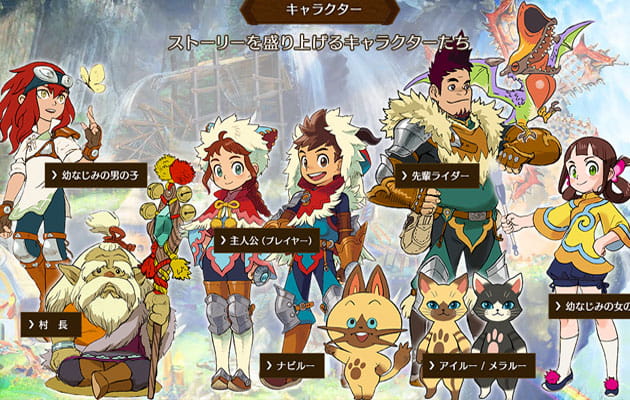630x400 pixels.
Task: Choose the 主人公(プレイヤー) label
Action: (265, 240)
